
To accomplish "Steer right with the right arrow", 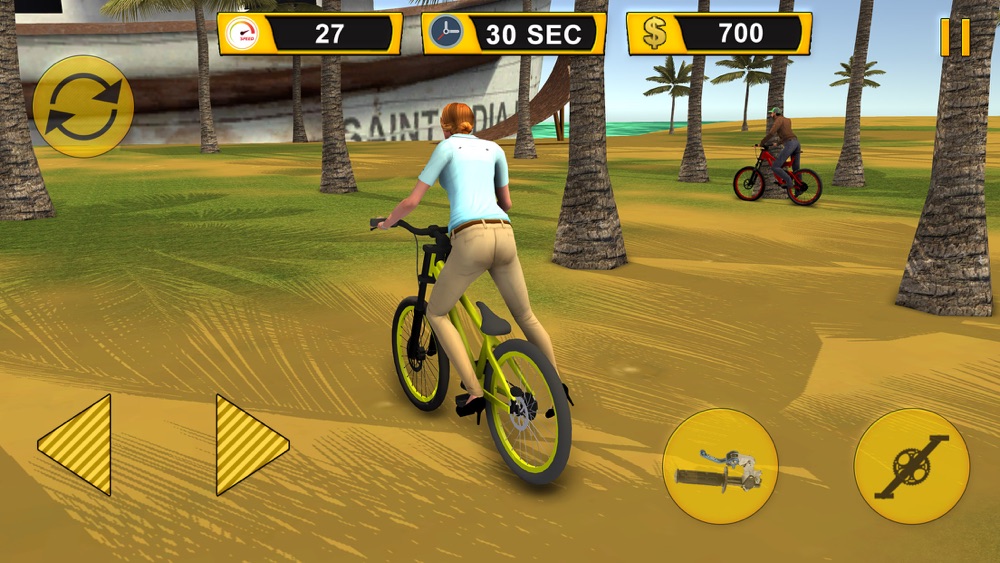I will (250, 444).
